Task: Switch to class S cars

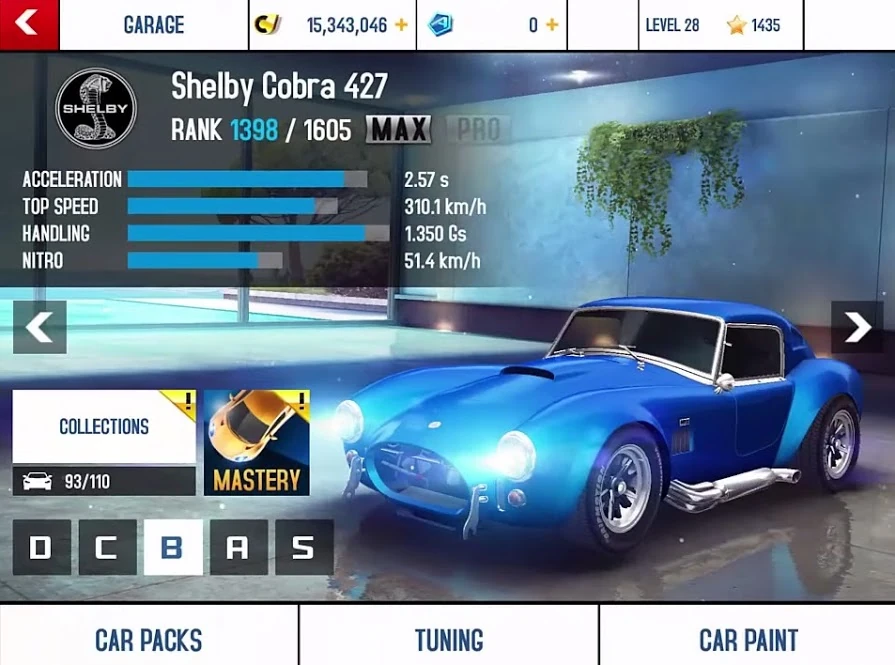Action: tap(304, 547)
